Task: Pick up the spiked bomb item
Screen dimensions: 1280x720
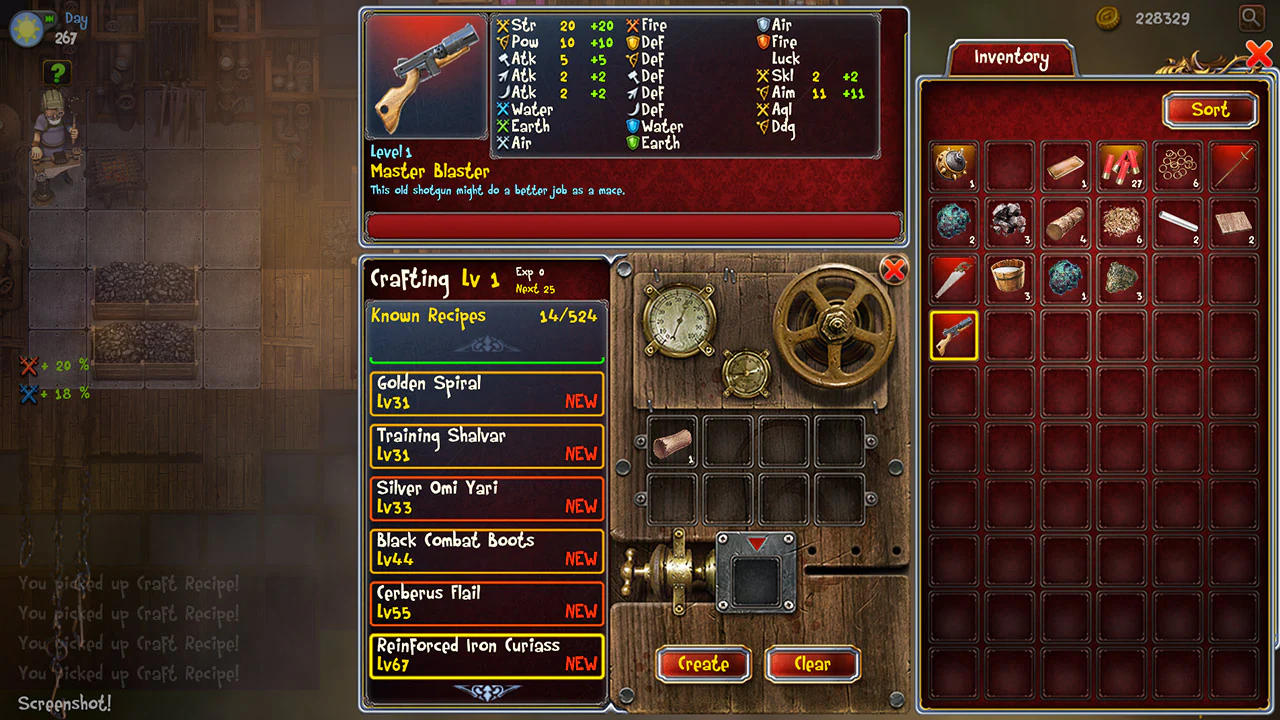Action: [x=953, y=167]
